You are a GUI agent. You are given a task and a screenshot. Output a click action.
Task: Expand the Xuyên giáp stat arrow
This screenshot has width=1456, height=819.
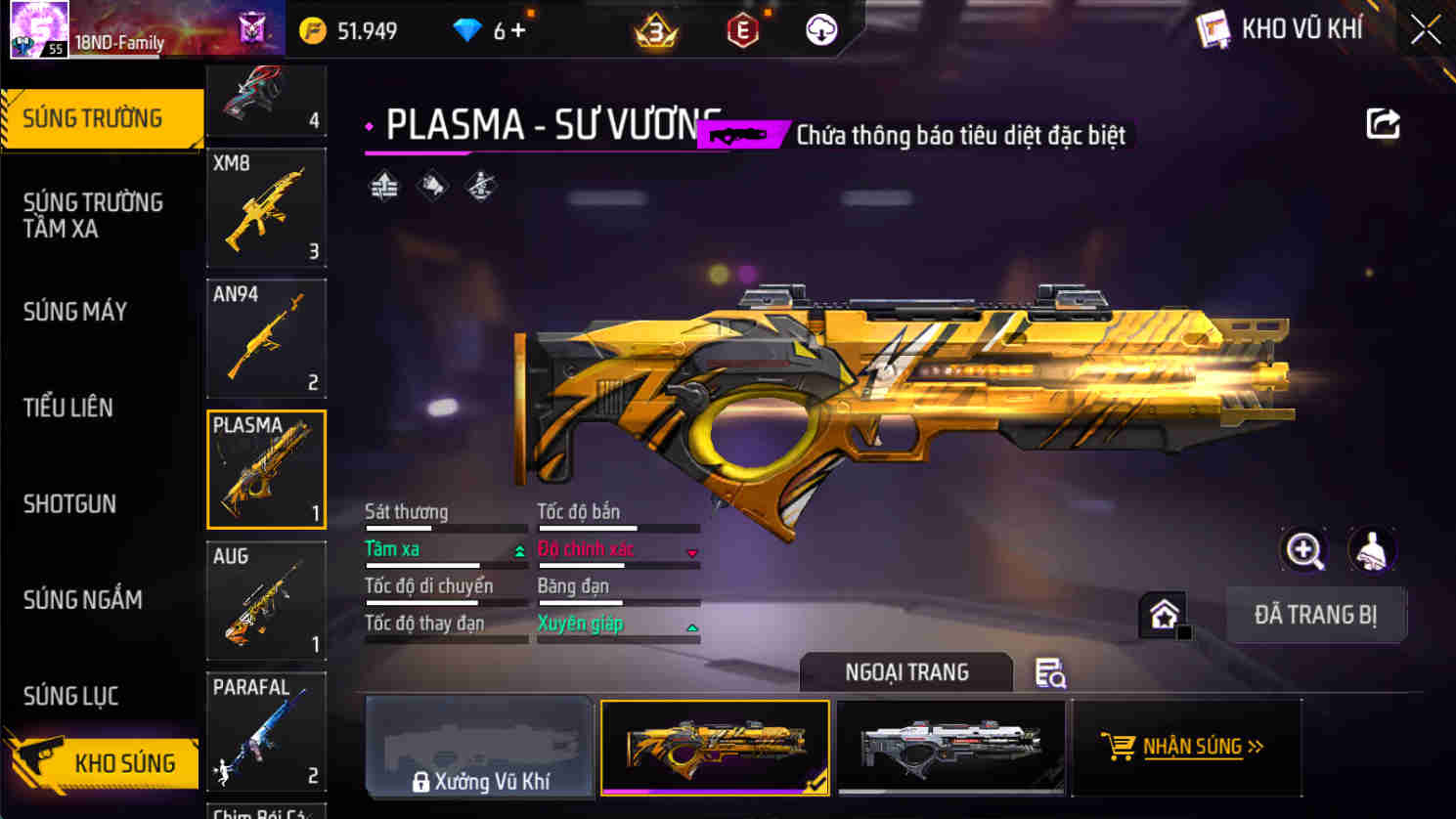click(x=694, y=626)
